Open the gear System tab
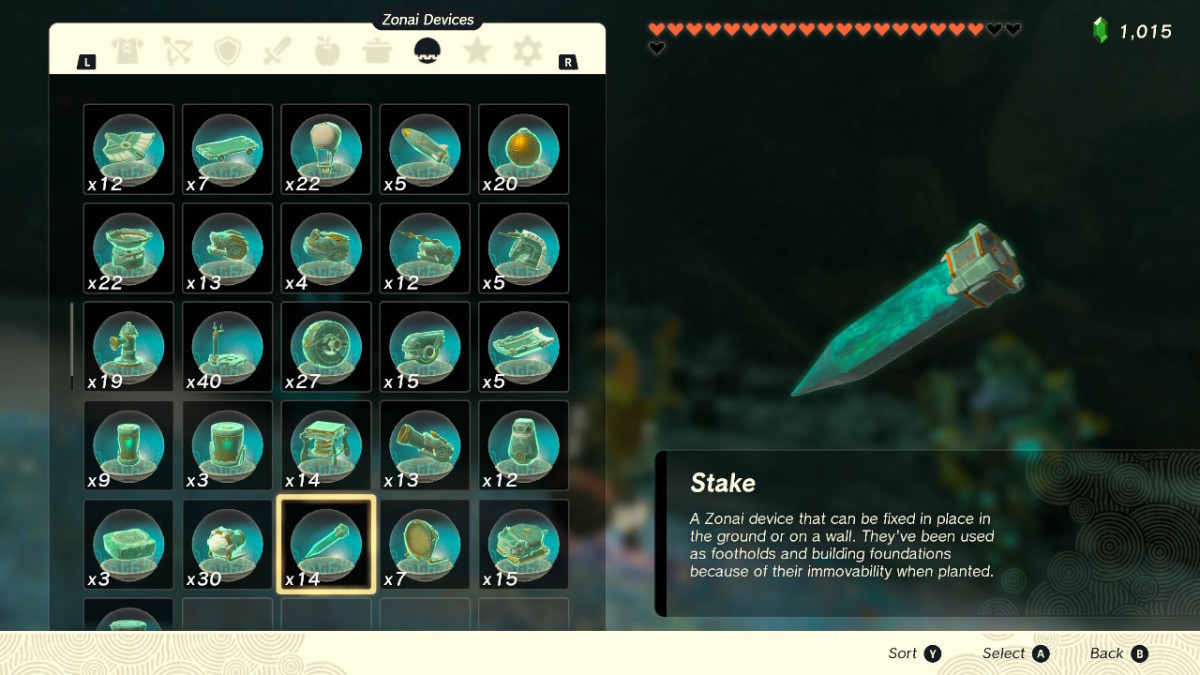This screenshot has width=1200, height=675. [x=528, y=51]
